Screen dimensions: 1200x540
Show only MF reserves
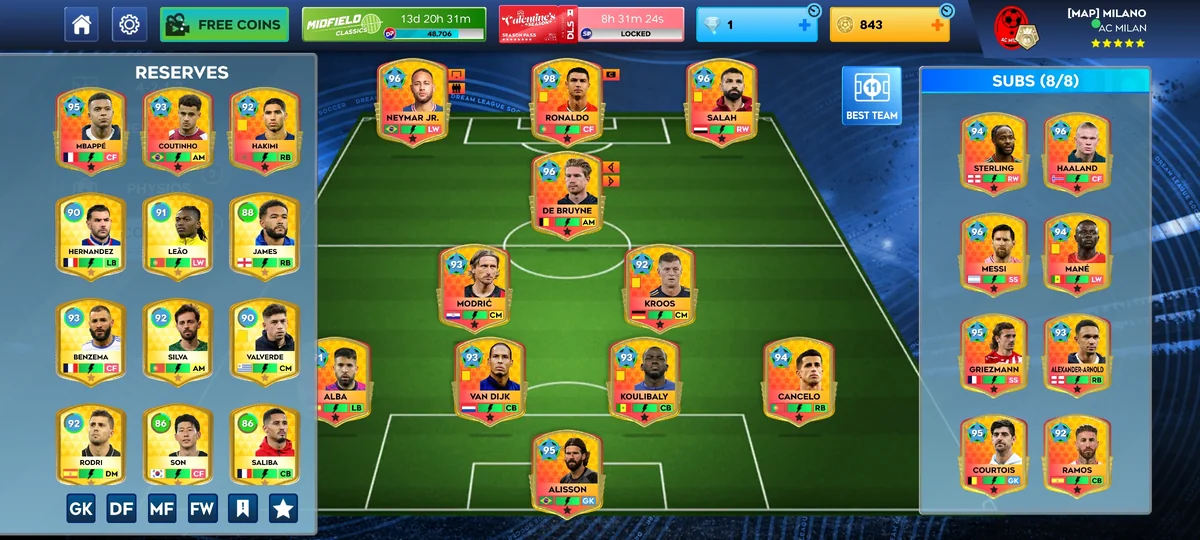point(162,508)
